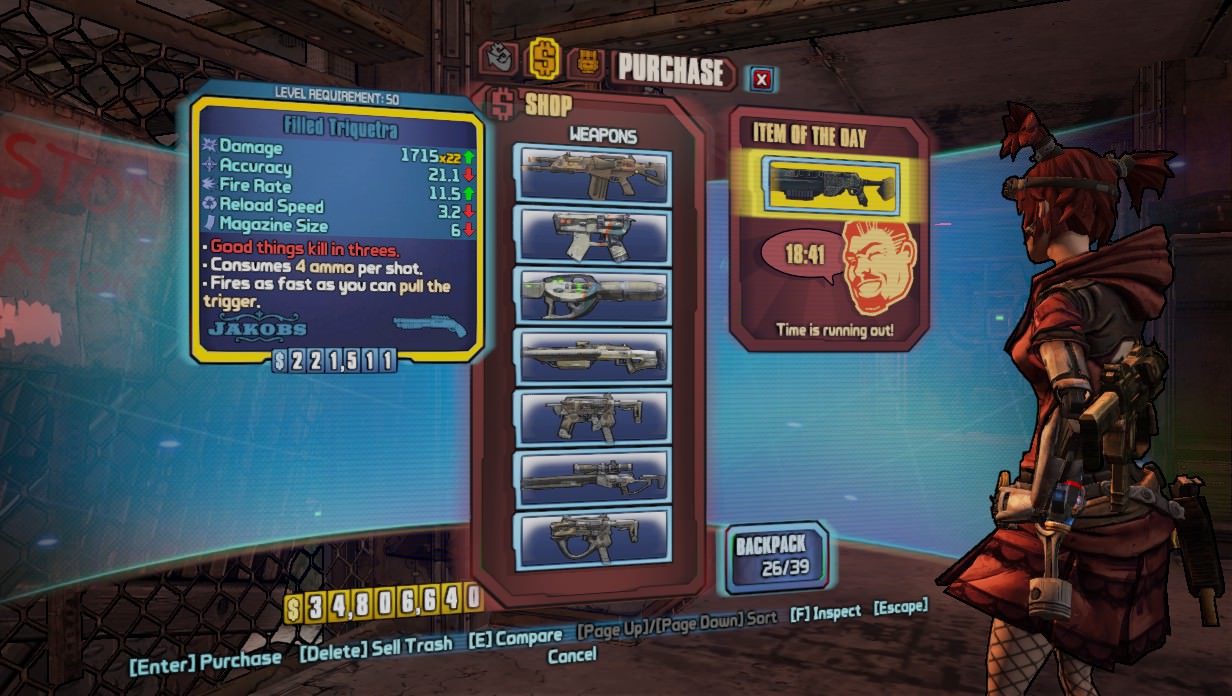The image size is (1232, 696).
Task: Select the scoped sniper rifle
Action: coord(592,477)
